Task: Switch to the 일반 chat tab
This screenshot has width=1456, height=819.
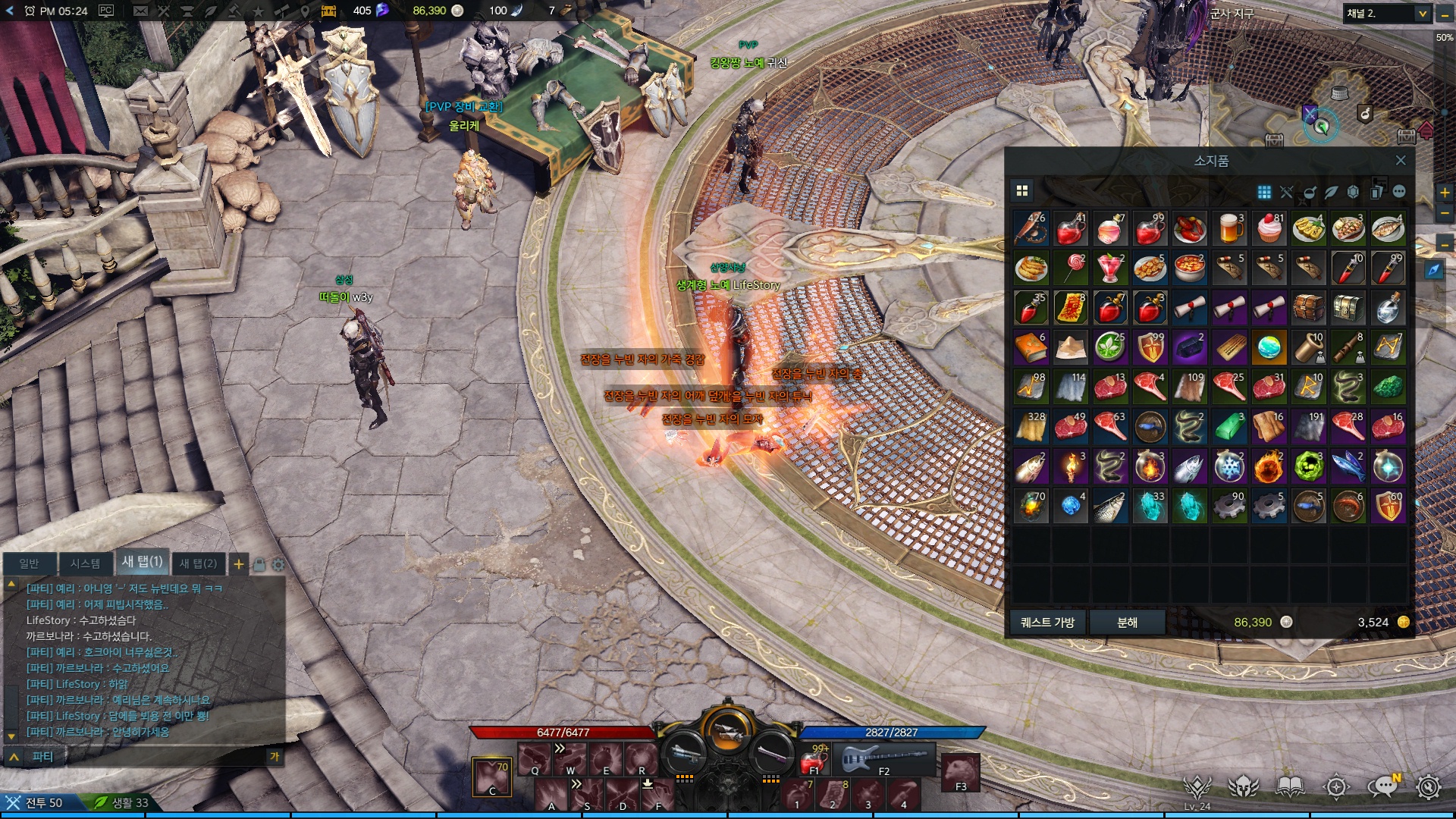Action: (x=29, y=563)
